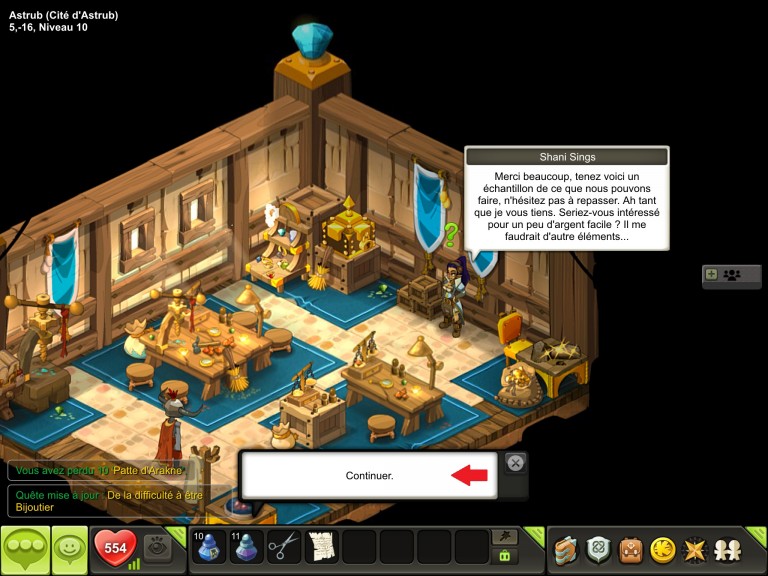The width and height of the screenshot is (768, 576).
Task: Open the backpack inventory
Action: tap(630, 549)
